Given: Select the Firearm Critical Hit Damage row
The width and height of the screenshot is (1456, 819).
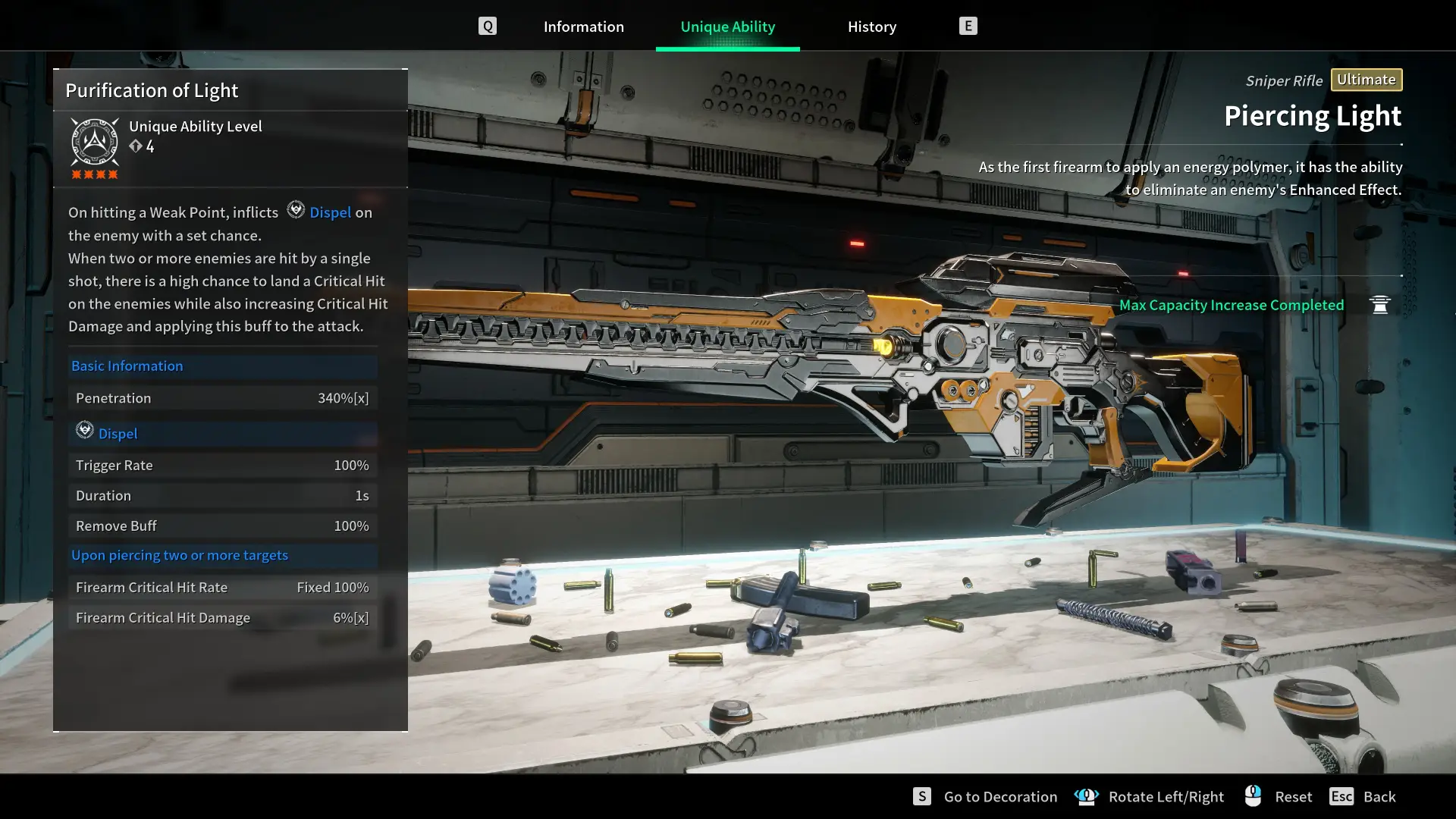Looking at the screenshot, I should coord(222,618).
